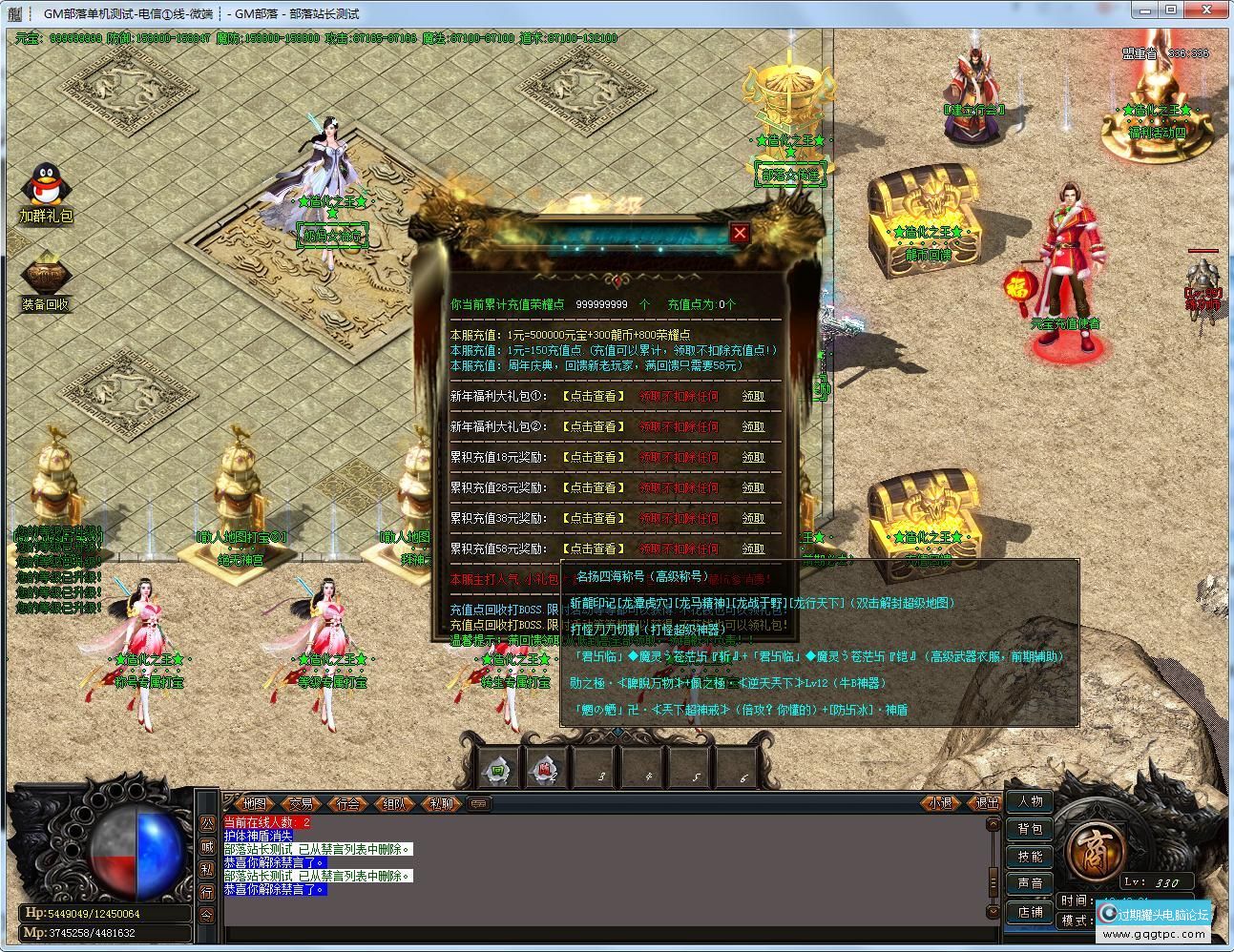The width and height of the screenshot is (1234, 952).
Task: Toggle the 声音 sound setting
Action: pyautogui.click(x=1030, y=882)
